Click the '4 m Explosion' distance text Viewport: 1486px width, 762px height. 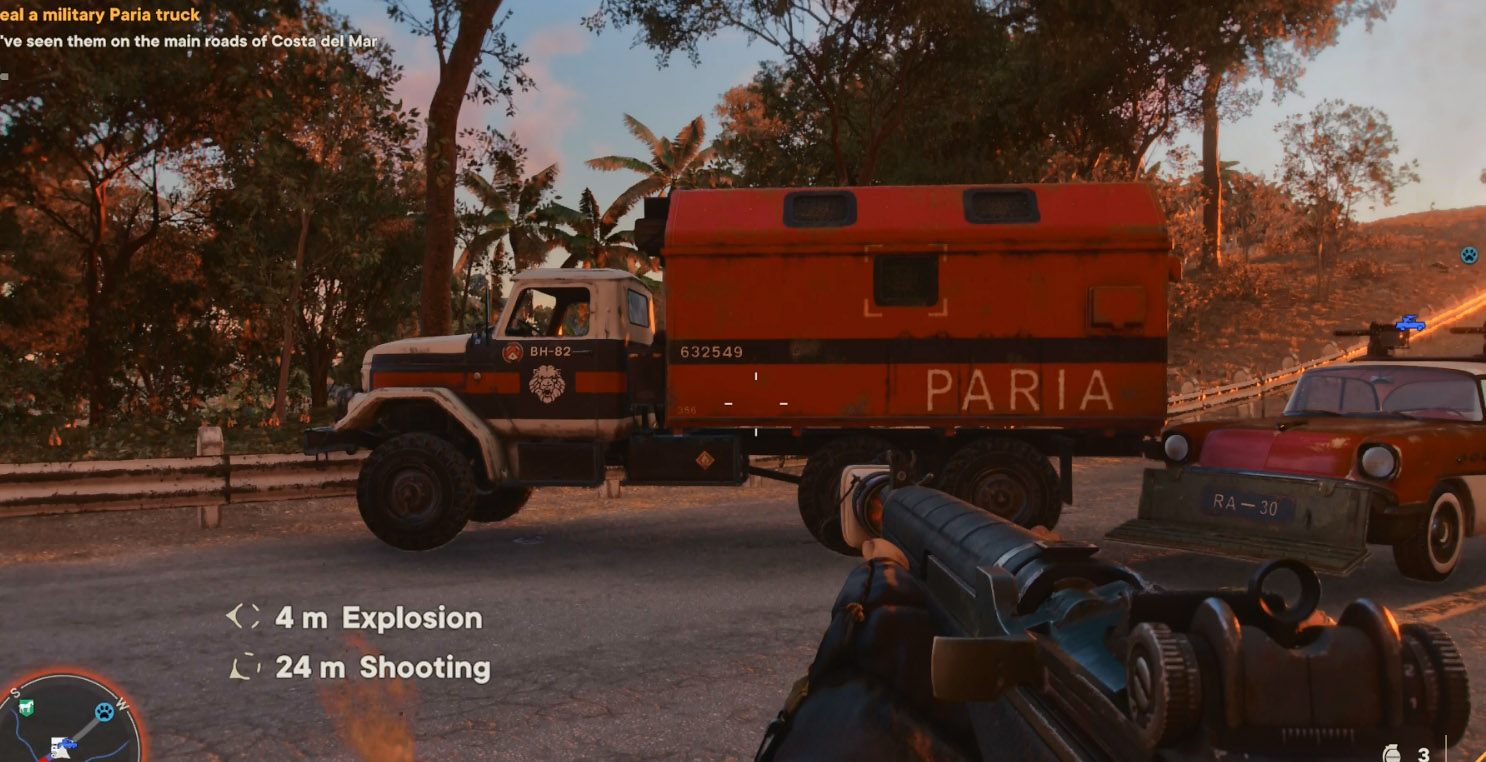(377, 618)
